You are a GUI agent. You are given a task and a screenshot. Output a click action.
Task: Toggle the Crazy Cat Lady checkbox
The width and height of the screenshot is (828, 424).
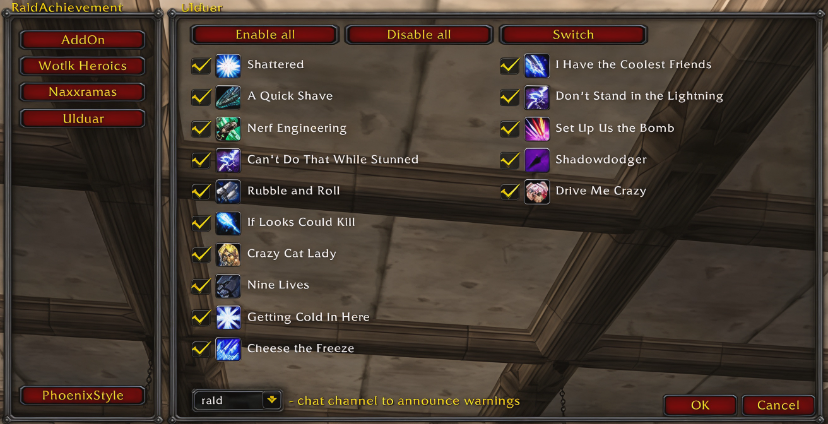200,255
